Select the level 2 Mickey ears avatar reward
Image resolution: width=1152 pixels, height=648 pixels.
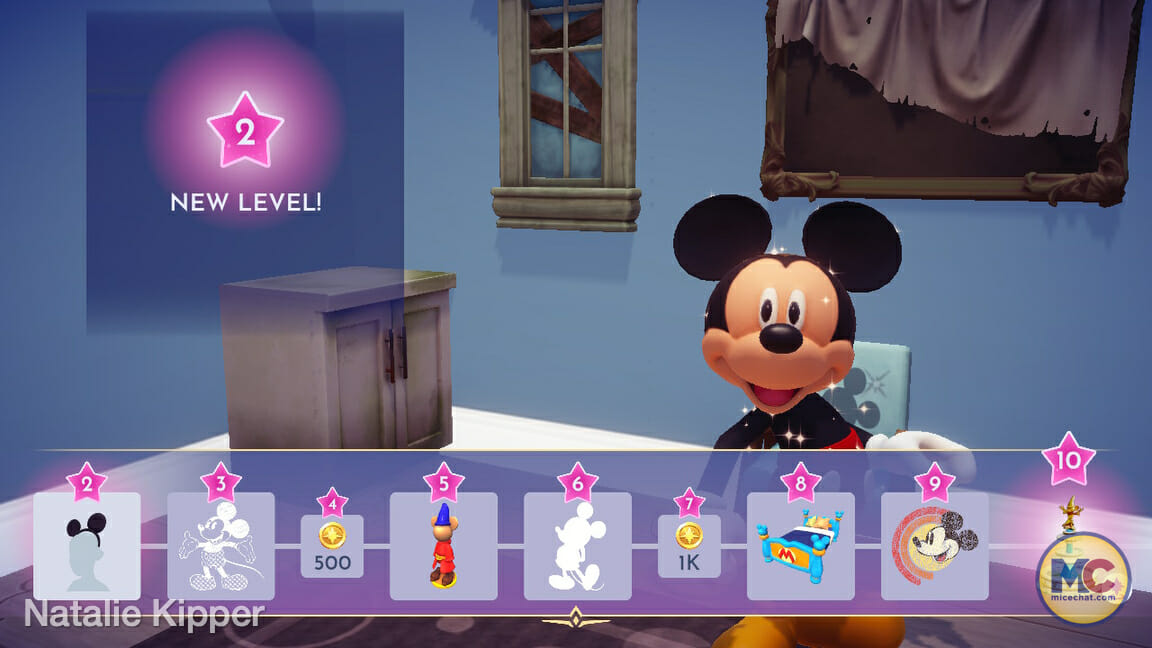point(86,545)
